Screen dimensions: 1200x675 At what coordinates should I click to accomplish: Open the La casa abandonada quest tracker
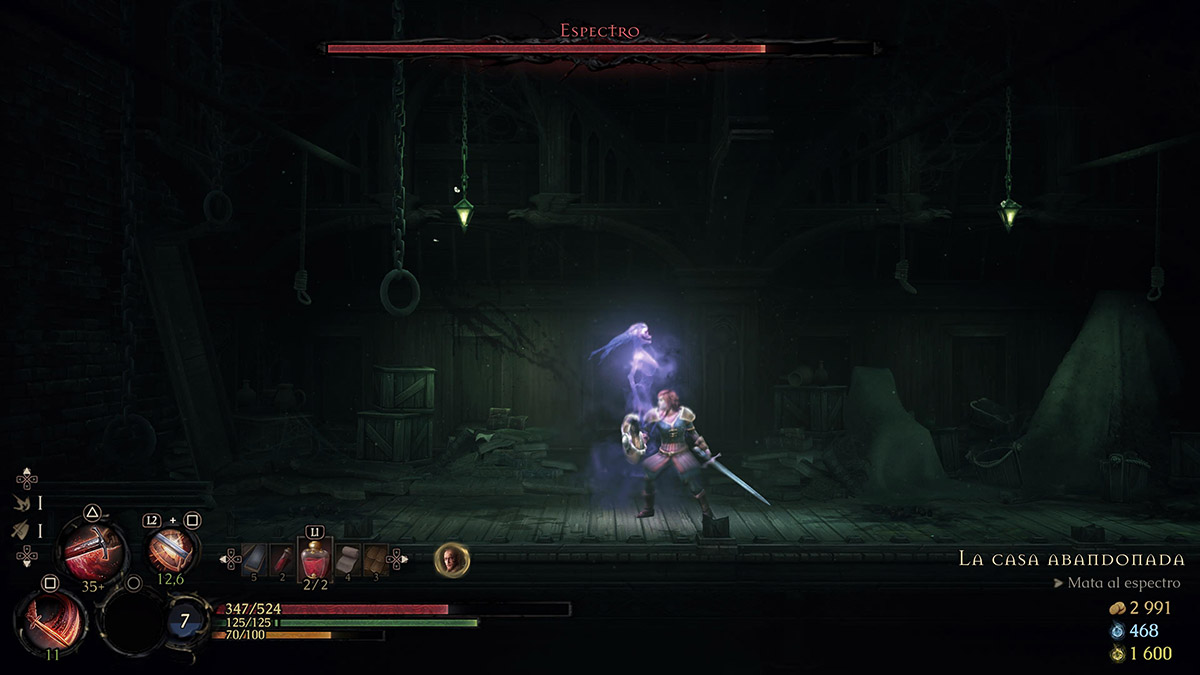[x=1071, y=559]
